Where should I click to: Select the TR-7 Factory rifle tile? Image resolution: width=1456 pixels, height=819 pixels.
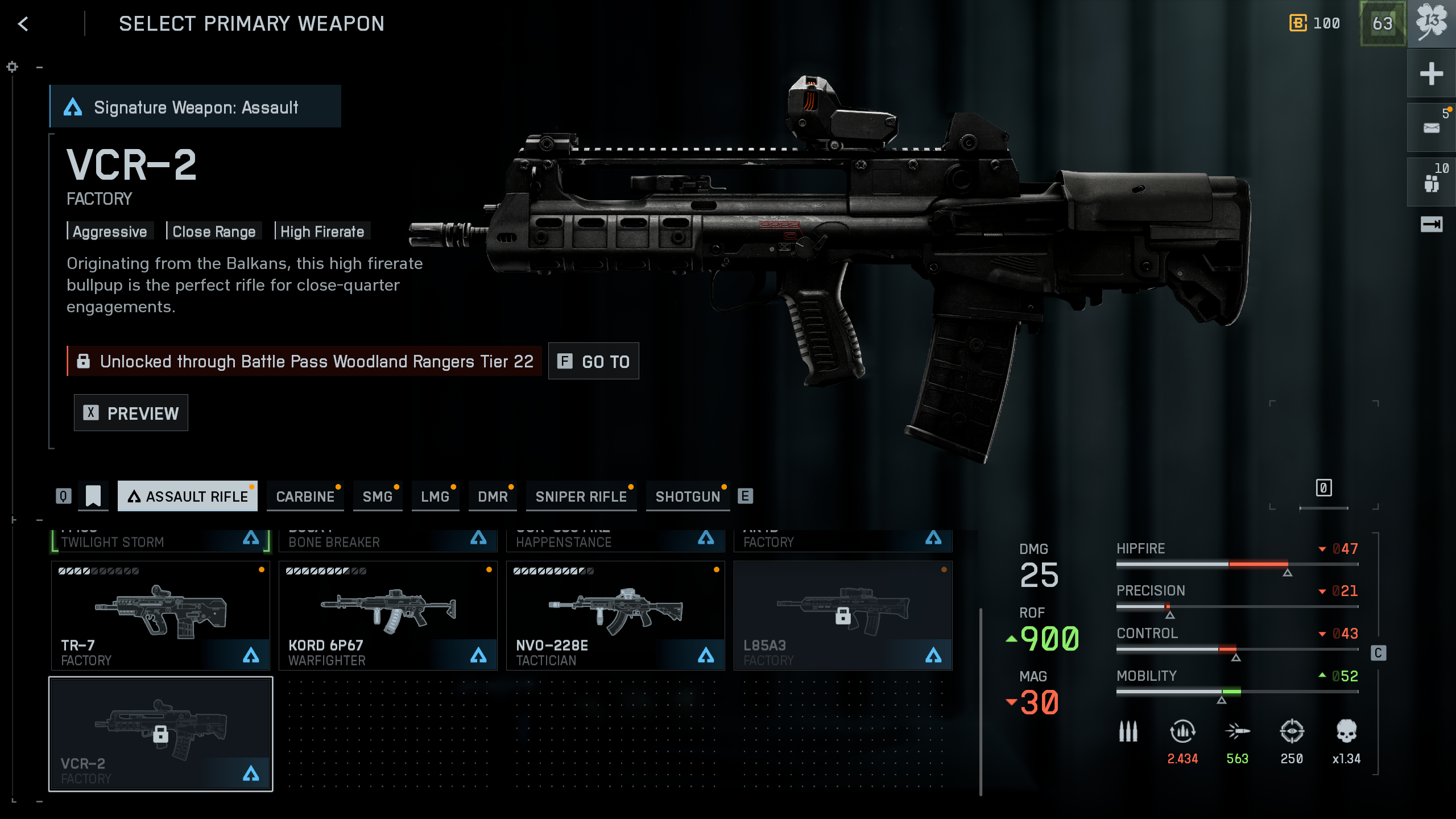(160, 615)
